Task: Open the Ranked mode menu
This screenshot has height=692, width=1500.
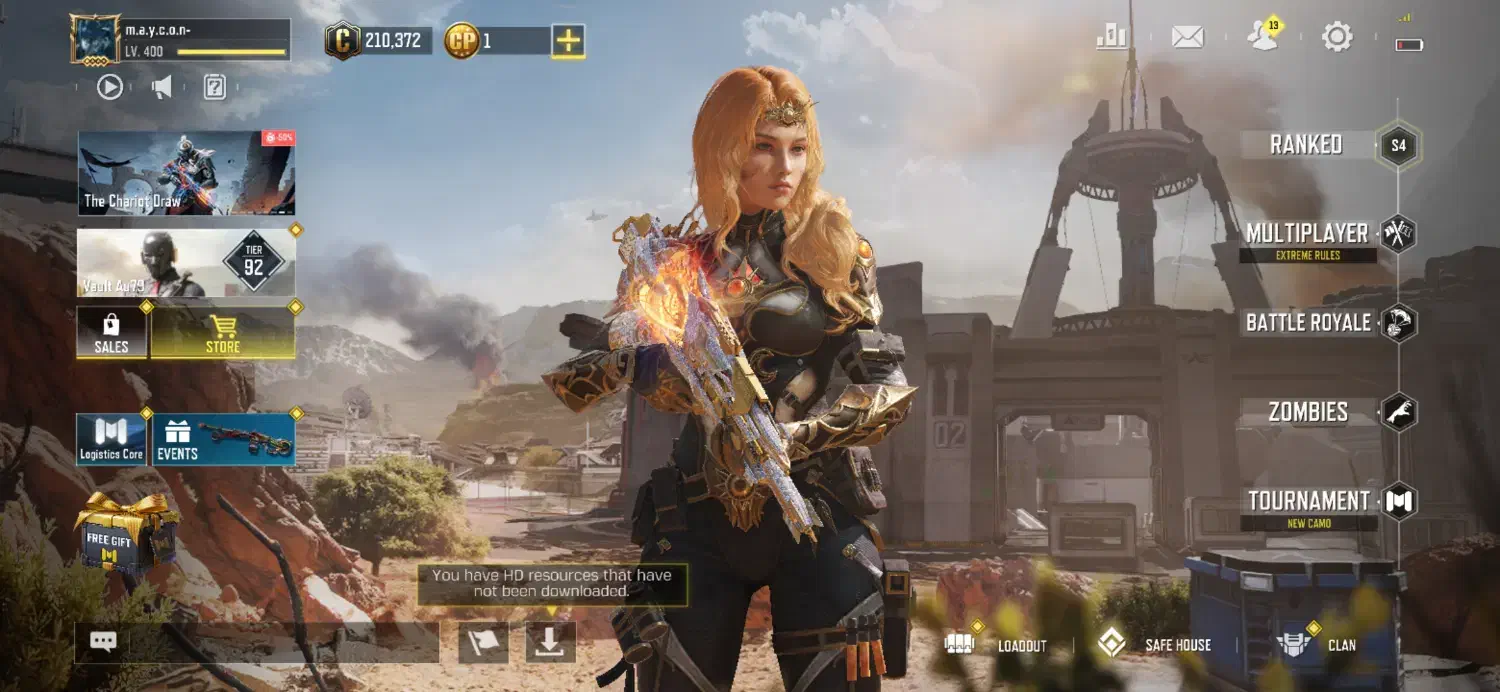Action: pyautogui.click(x=1306, y=145)
